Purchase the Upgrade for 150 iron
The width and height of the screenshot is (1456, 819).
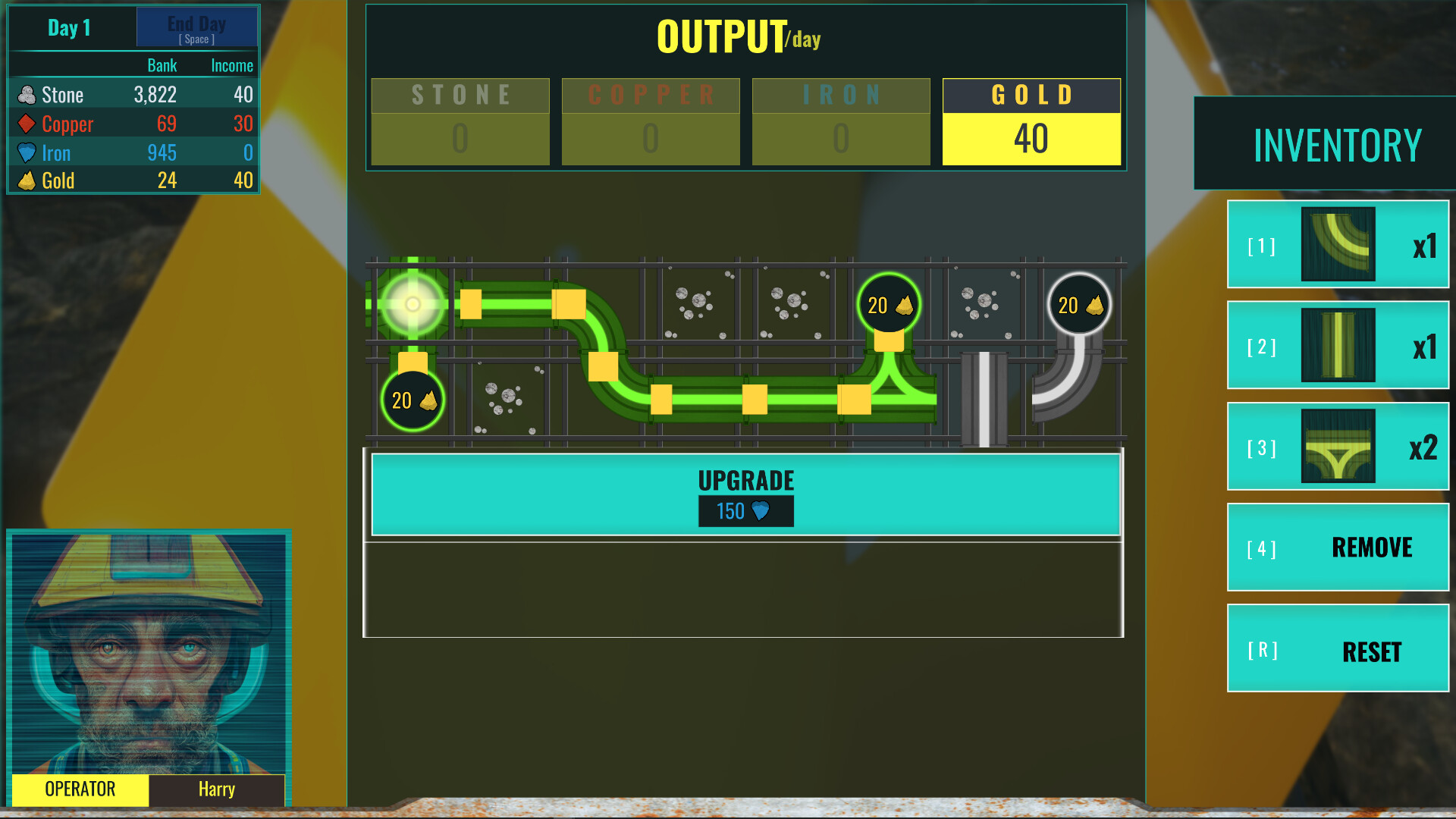(x=745, y=494)
